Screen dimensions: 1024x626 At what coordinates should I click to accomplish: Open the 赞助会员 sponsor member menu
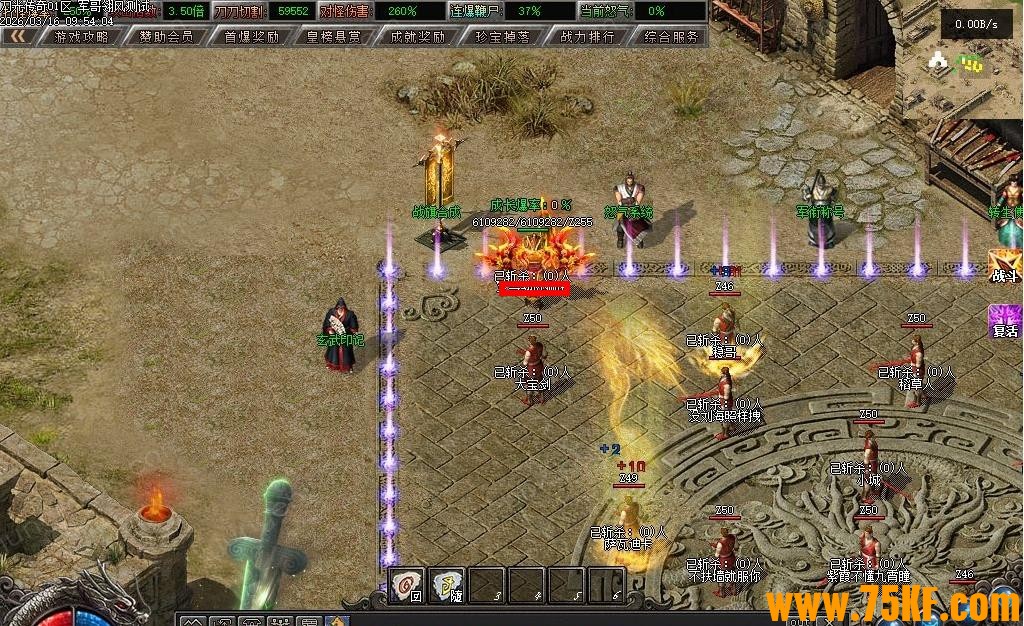coord(166,37)
